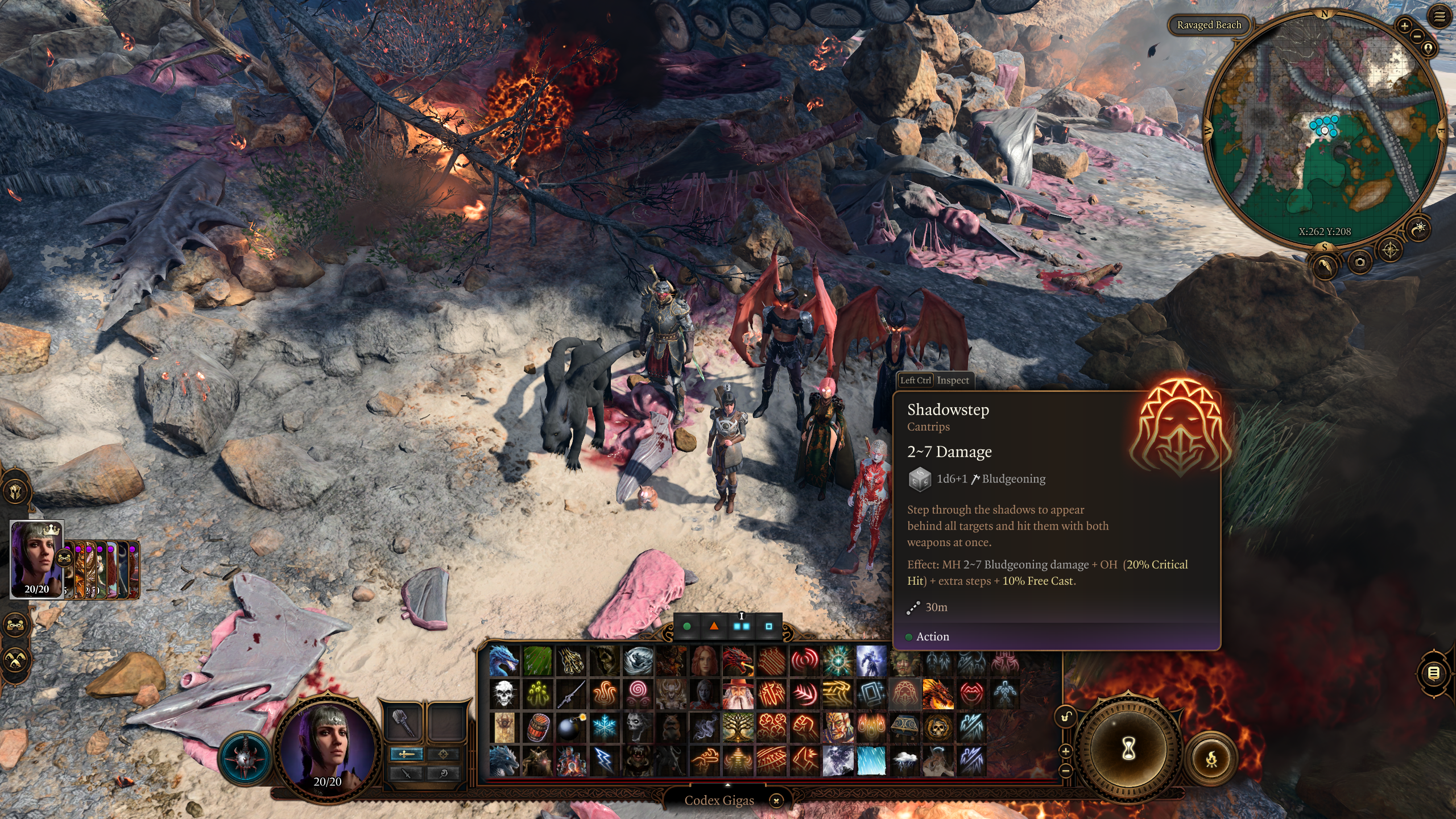This screenshot has width=1456, height=819.
Task: Cast the blue snowflake spell
Action: pos(604,727)
